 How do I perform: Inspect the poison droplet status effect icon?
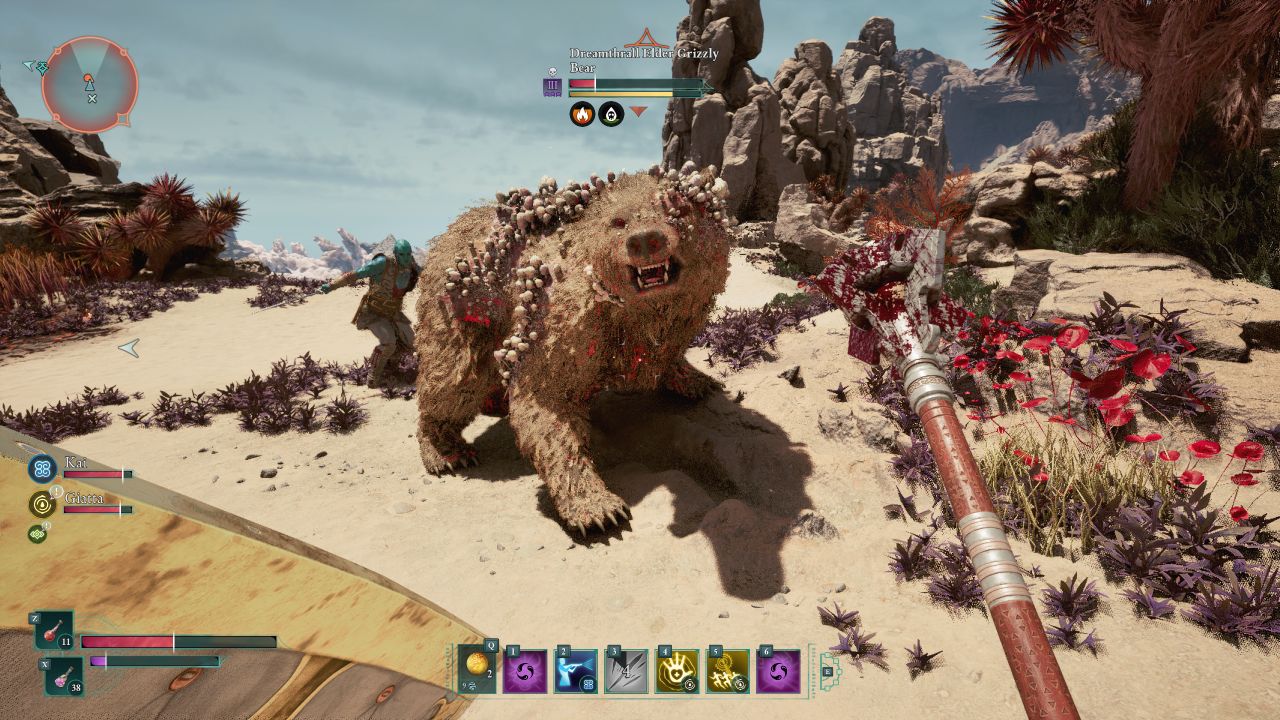point(611,114)
